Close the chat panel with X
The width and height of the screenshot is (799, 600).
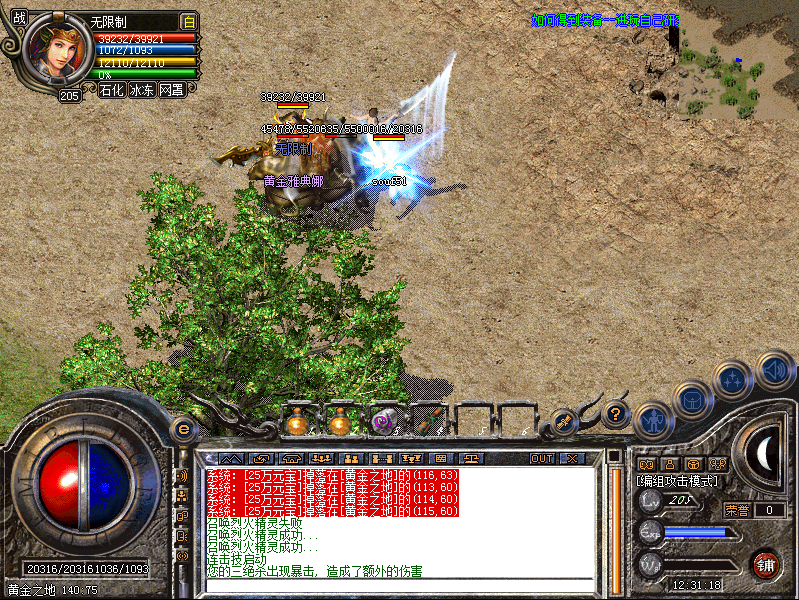pyautogui.click(x=571, y=458)
